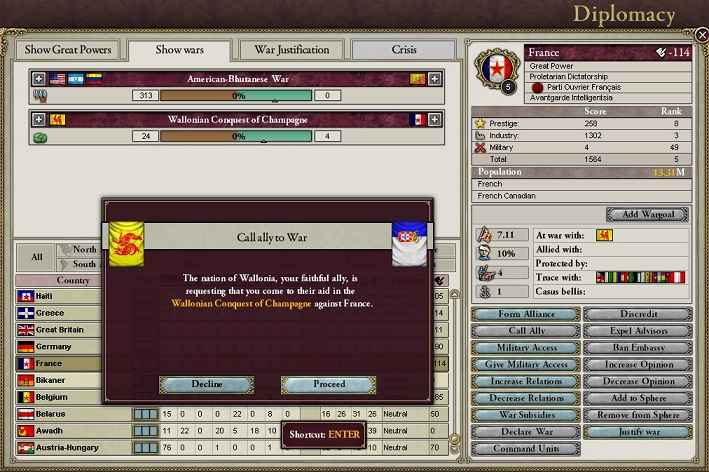Click the Justify war button

tap(638, 432)
